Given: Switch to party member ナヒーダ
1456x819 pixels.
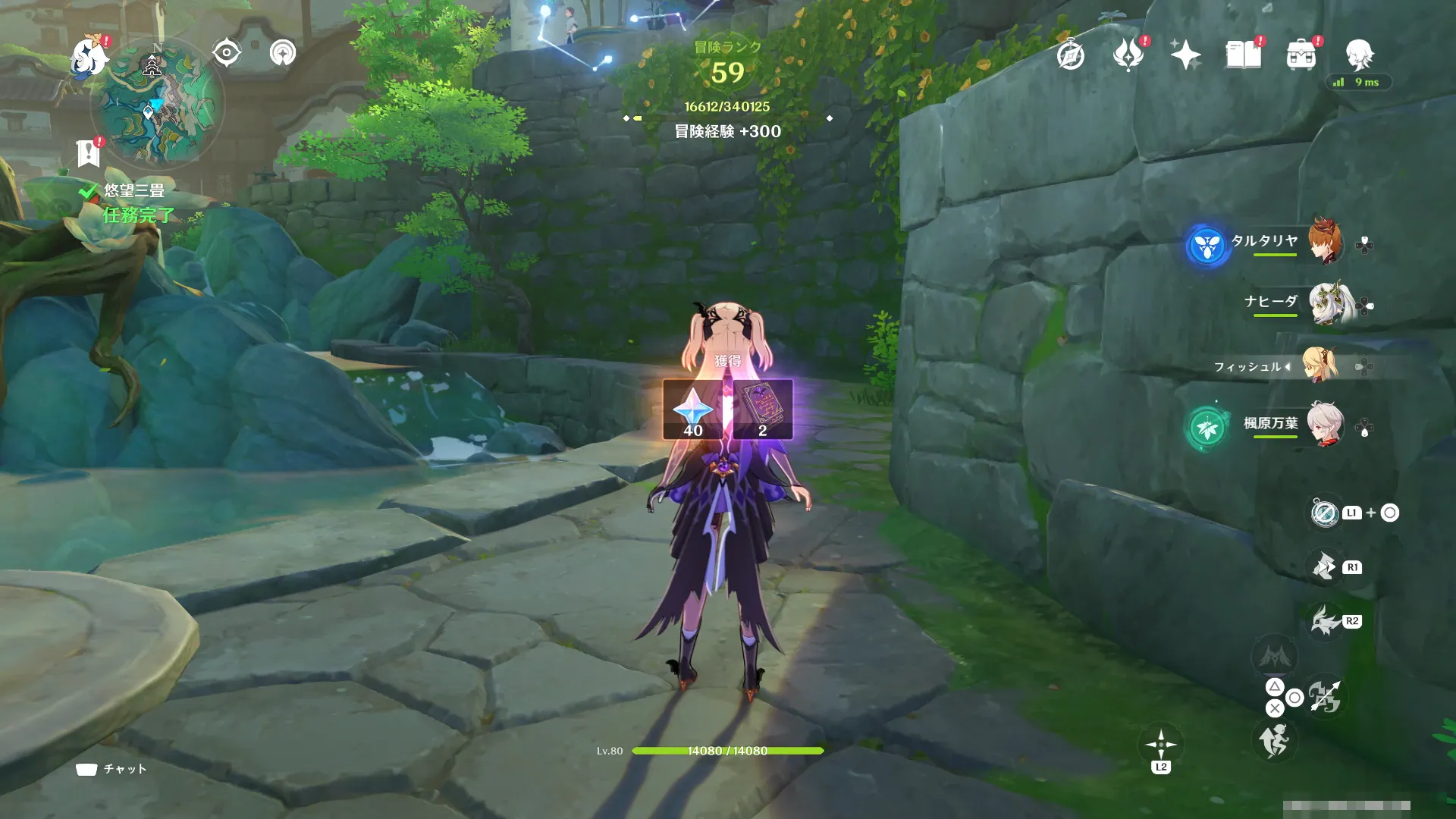Looking at the screenshot, I should (1323, 303).
